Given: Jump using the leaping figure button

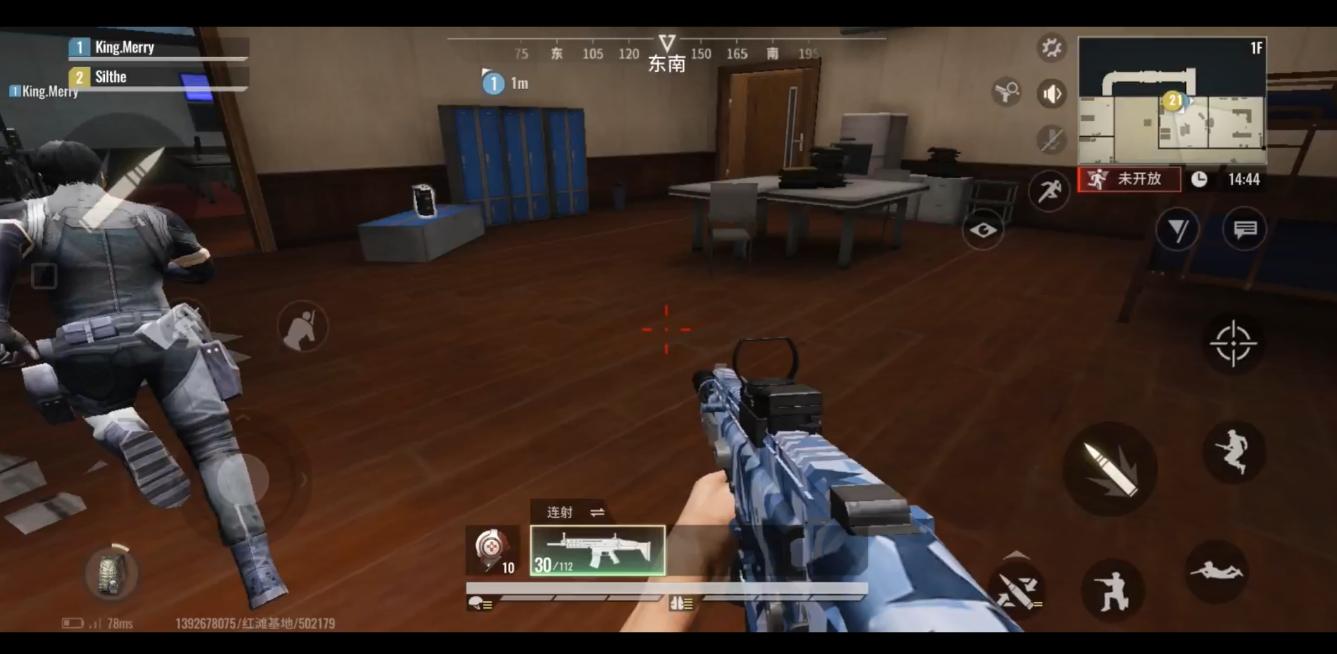Looking at the screenshot, I should coord(1233,452).
